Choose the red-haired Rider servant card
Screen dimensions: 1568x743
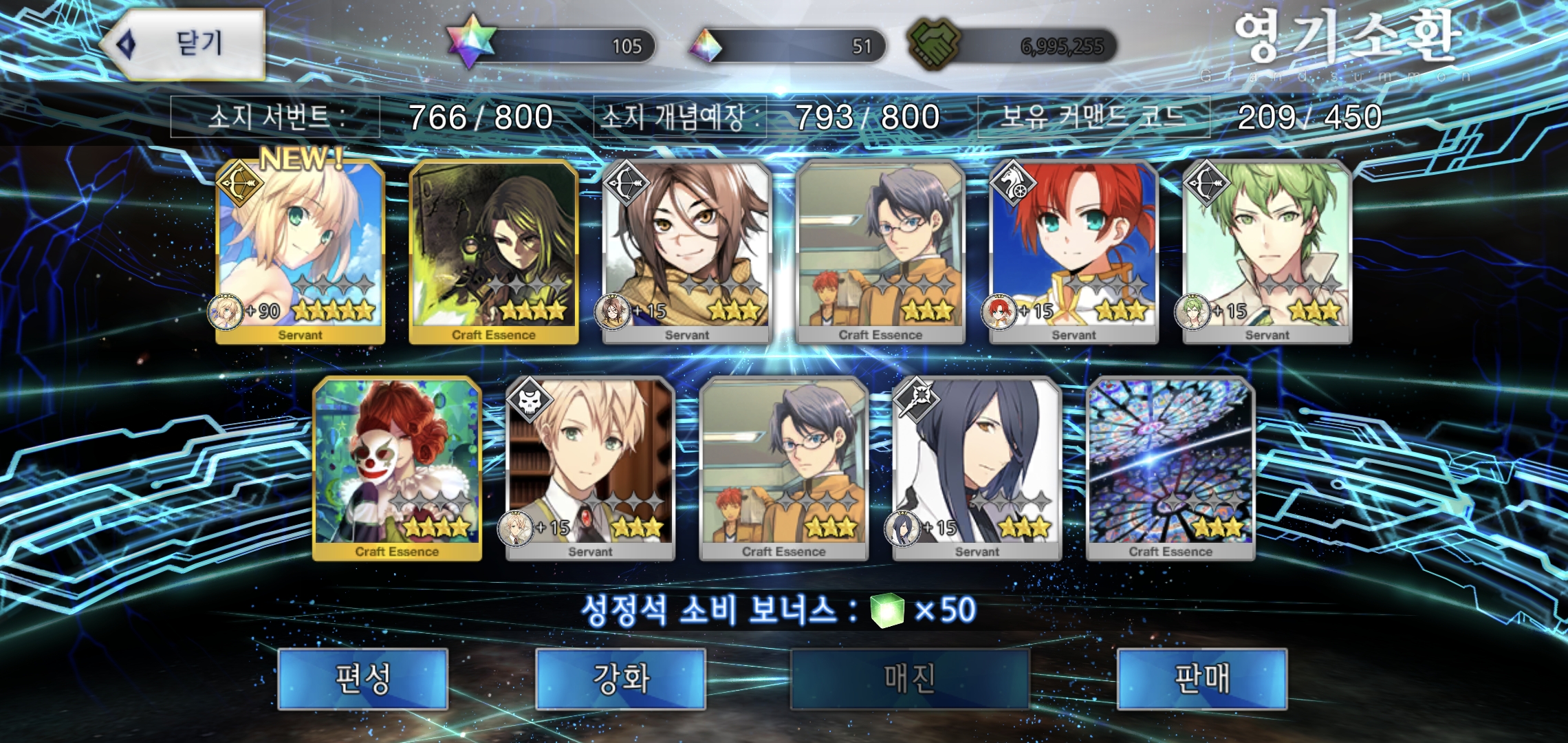1074,252
